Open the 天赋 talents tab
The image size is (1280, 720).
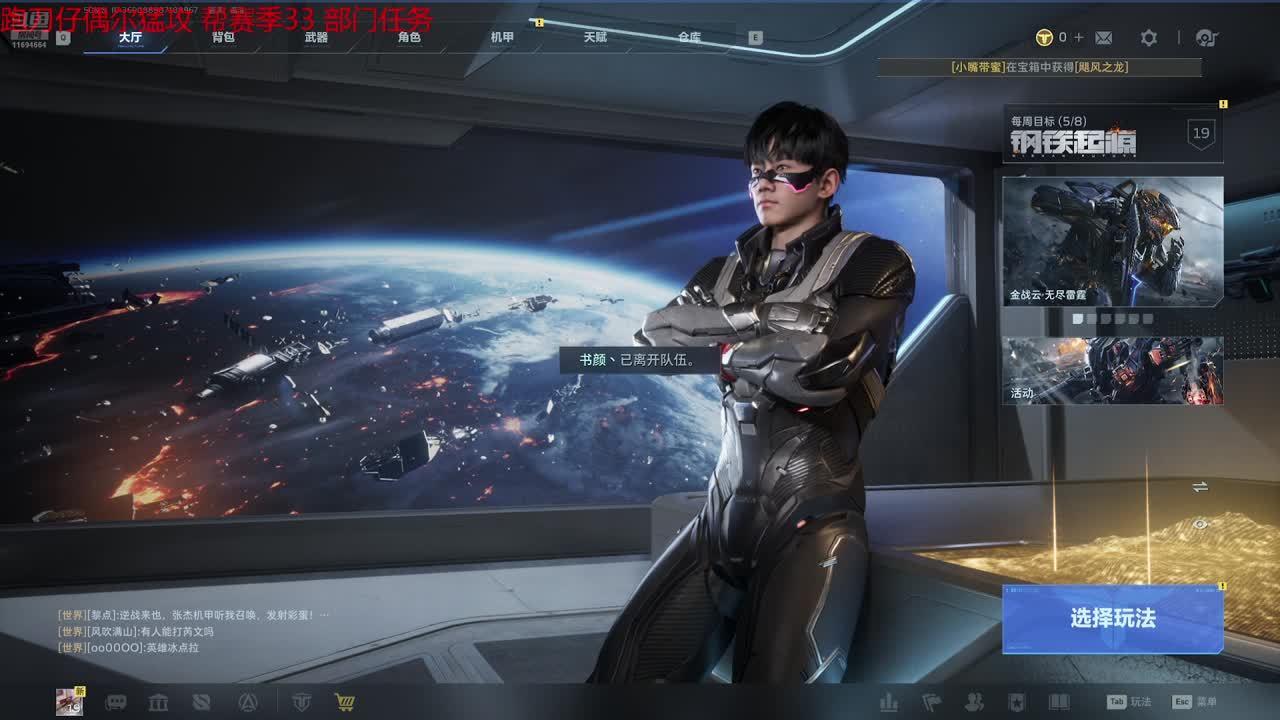point(595,37)
